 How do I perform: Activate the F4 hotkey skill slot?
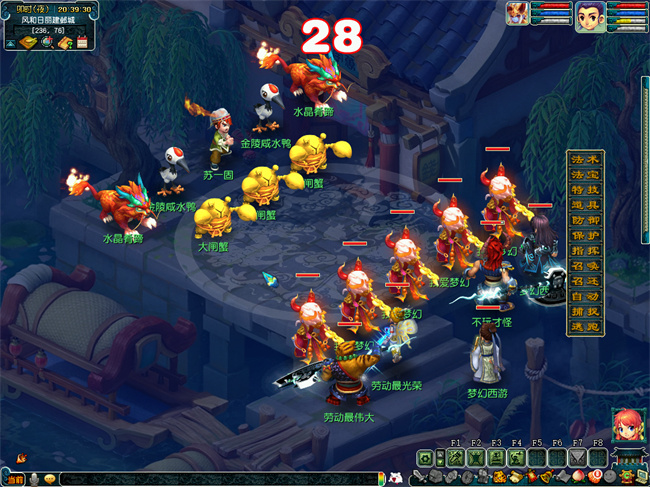coord(517,457)
